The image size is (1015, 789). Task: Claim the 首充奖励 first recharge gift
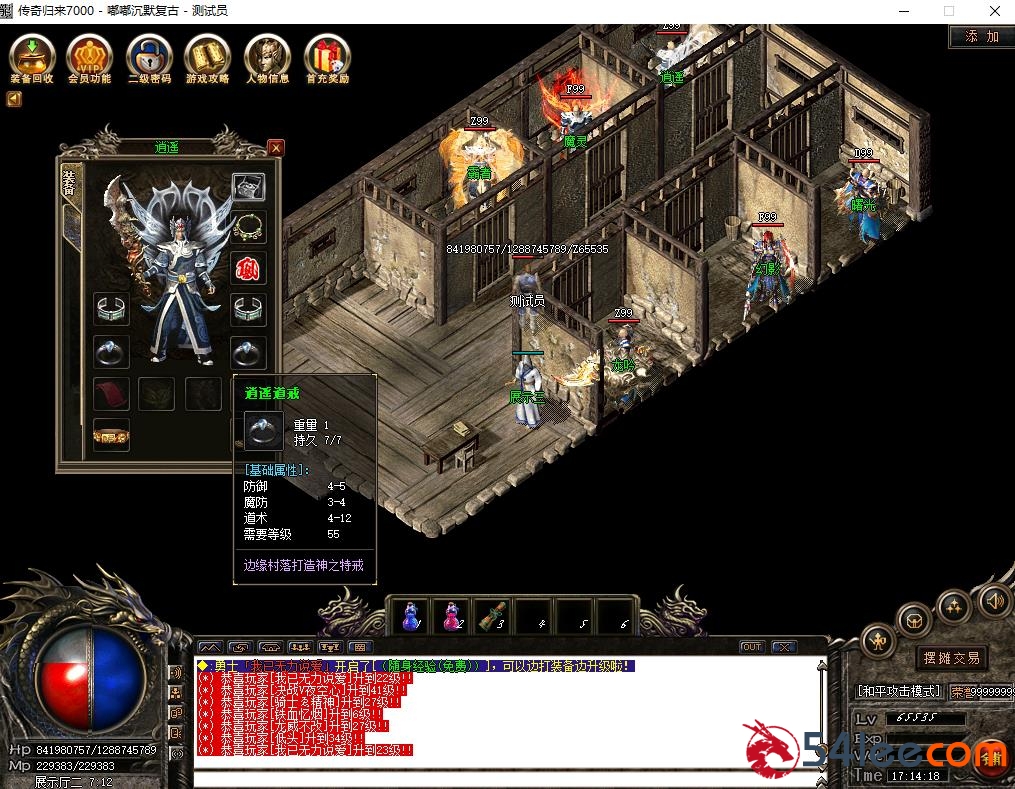327,56
